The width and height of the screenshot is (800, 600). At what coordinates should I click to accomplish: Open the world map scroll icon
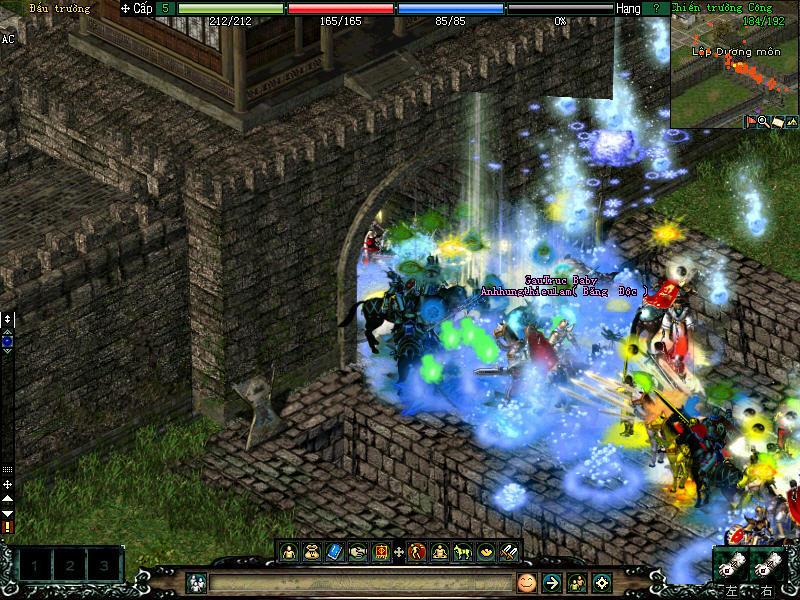[x=776, y=122]
